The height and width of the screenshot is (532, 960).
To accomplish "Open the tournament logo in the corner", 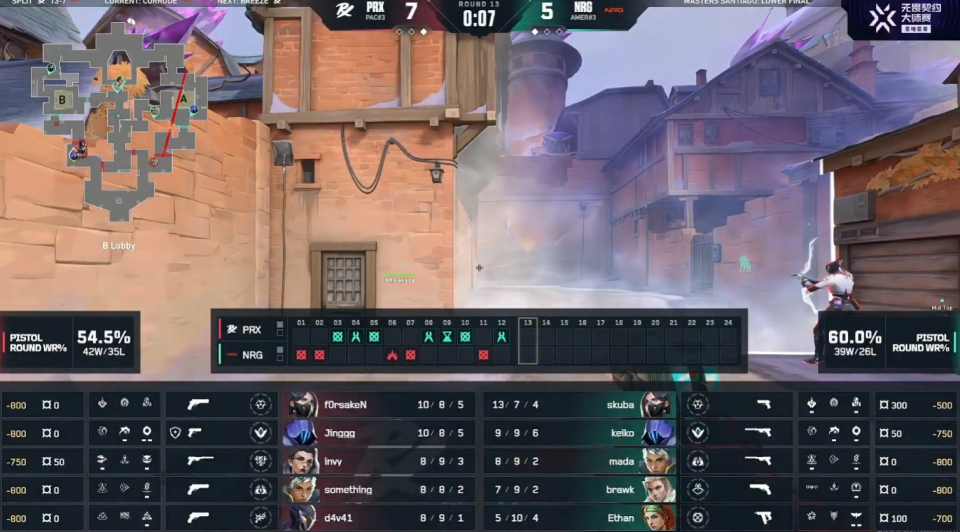I will (899, 20).
